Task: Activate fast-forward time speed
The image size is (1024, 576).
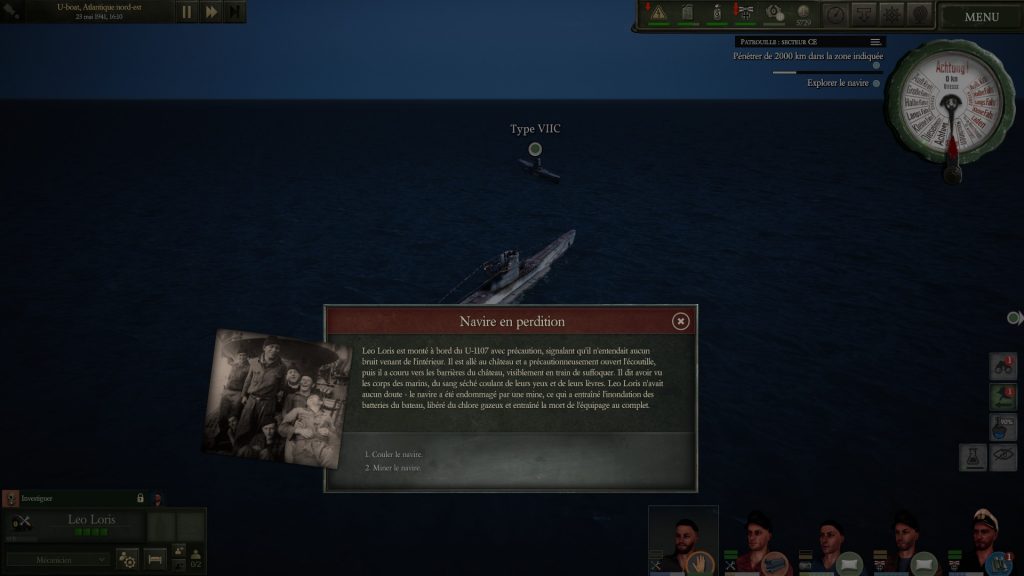Action: (x=211, y=12)
